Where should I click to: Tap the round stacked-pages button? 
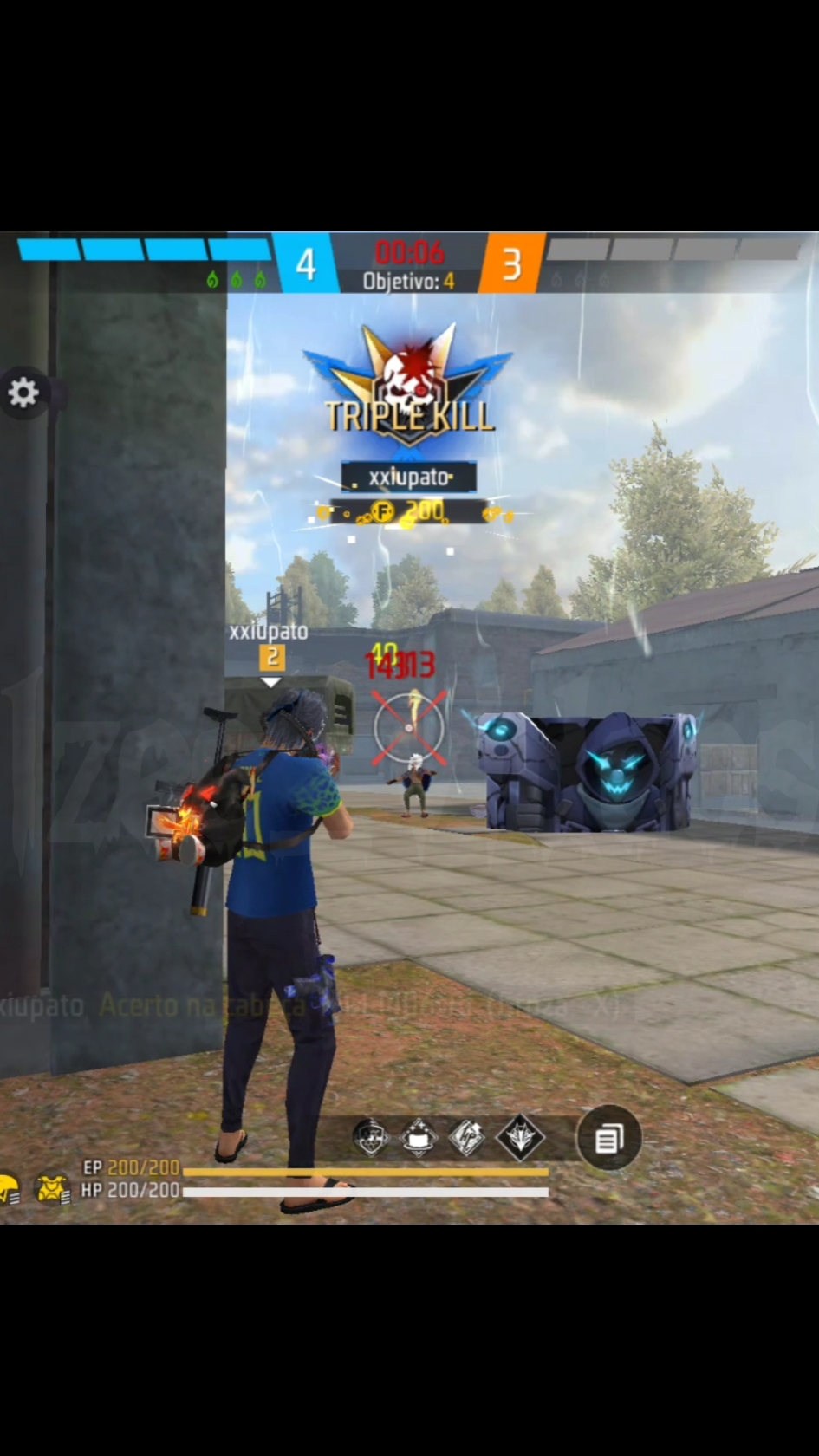pos(608,1138)
